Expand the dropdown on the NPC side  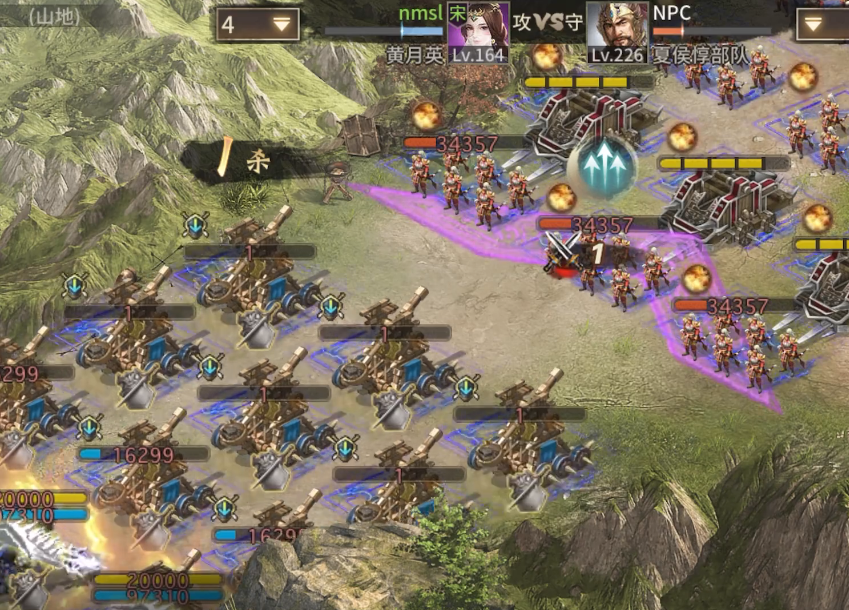tap(822, 25)
